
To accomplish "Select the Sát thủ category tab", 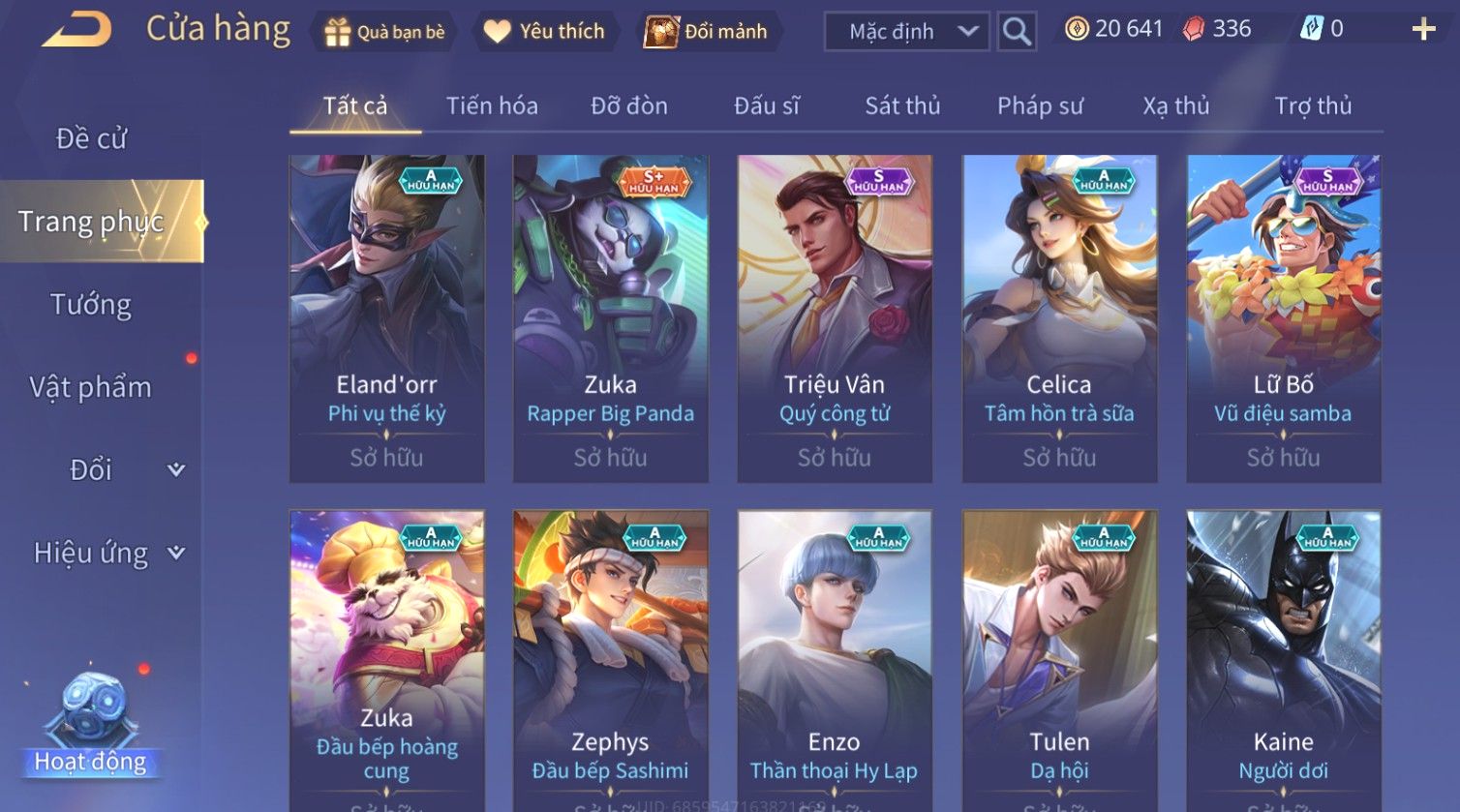I will pos(902,105).
